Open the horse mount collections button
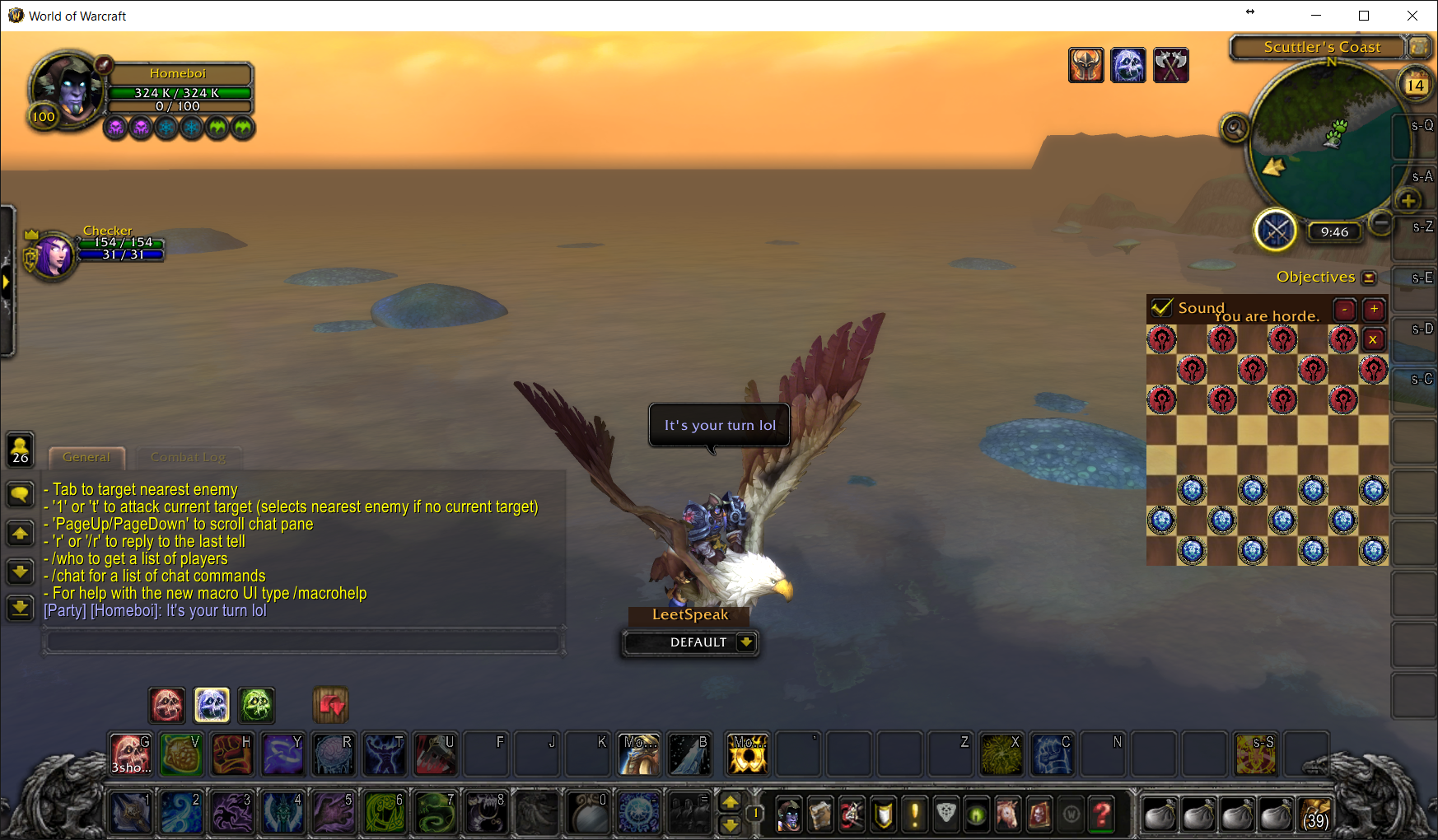Viewport: 1438px width, 840px height. [x=1007, y=815]
